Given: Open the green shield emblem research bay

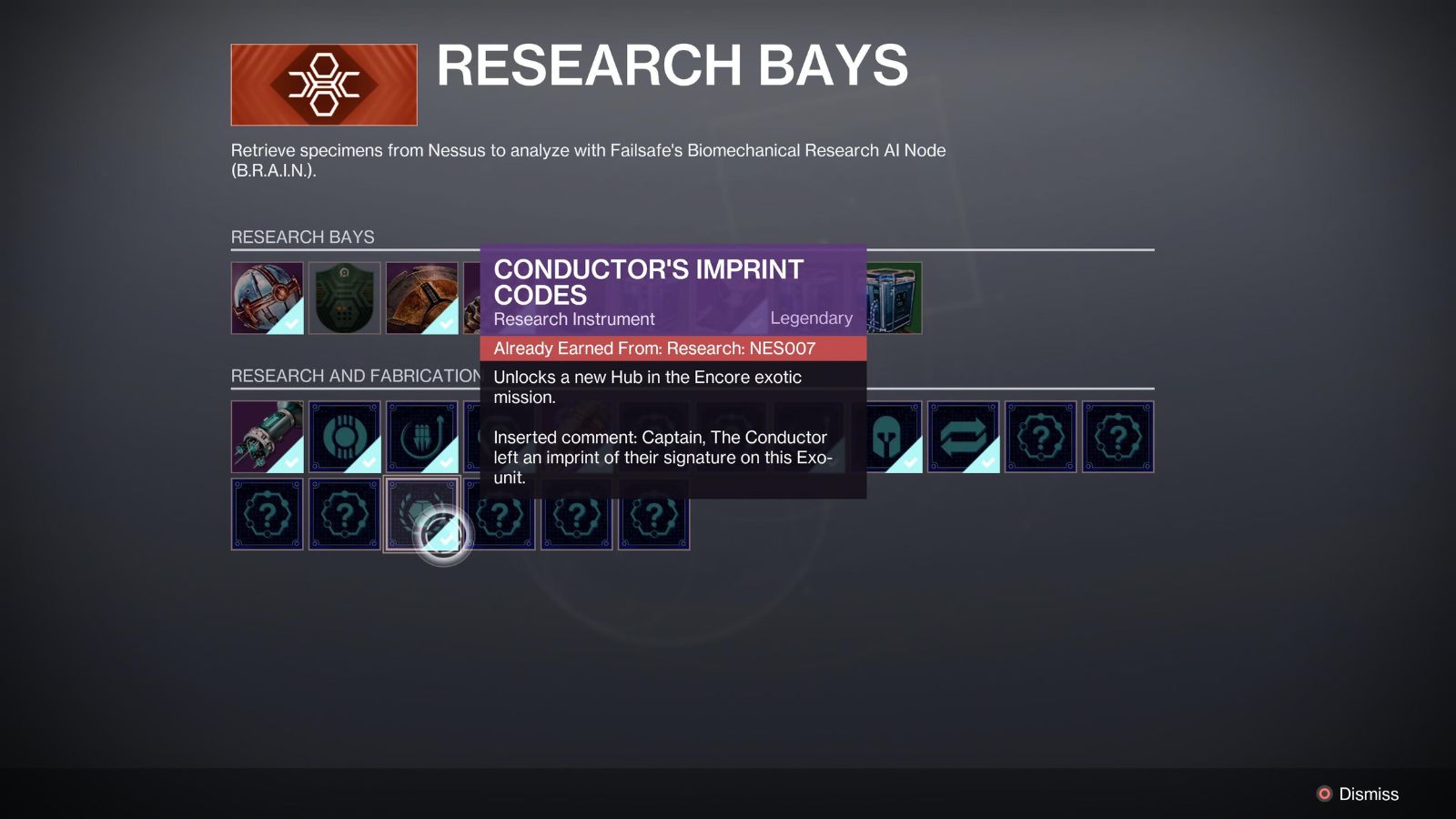Looking at the screenshot, I should tap(346, 298).
